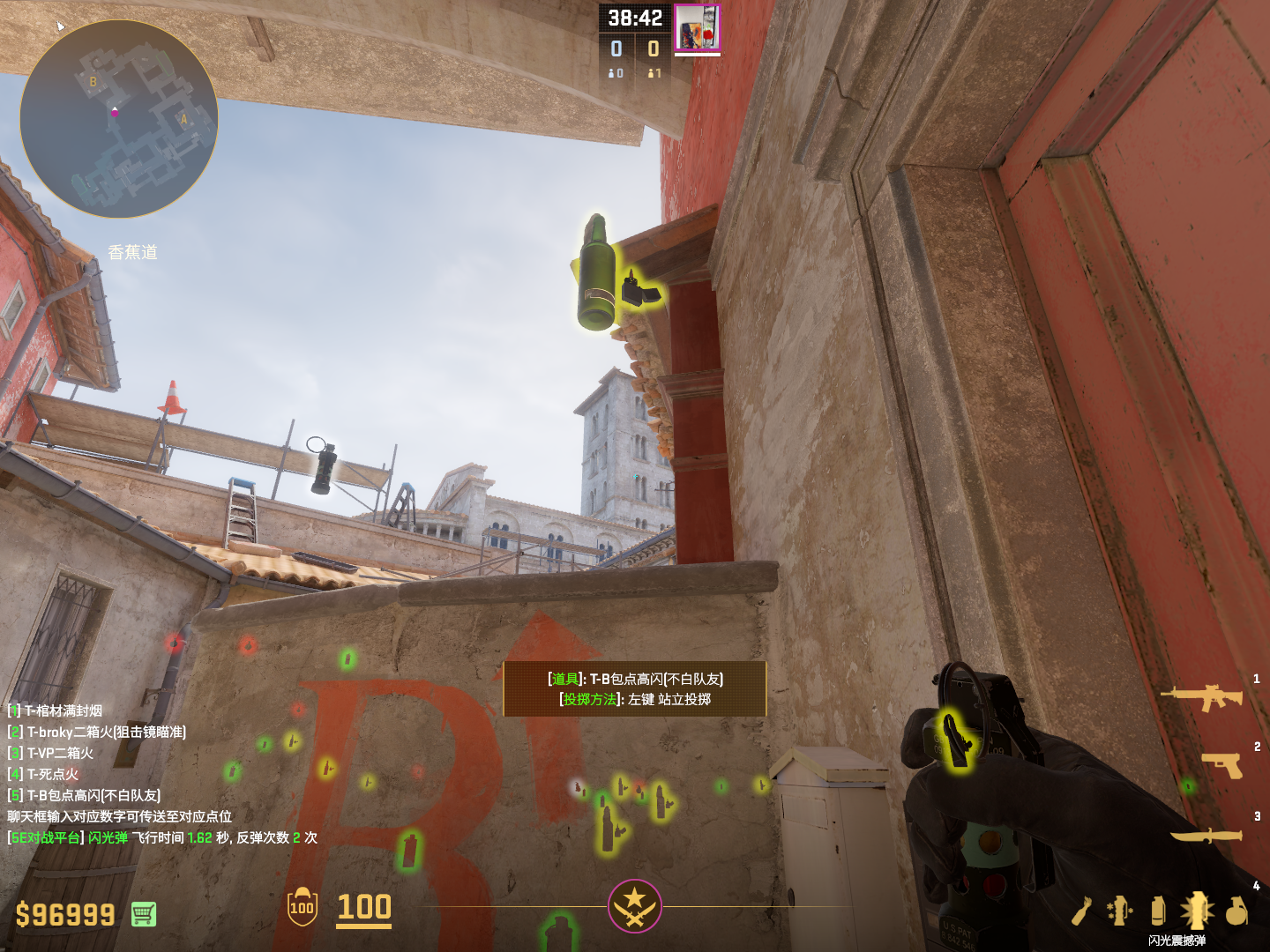This screenshot has width=1270, height=952.
Task: Select the smoke grenade icon
Action: (x=1158, y=911)
